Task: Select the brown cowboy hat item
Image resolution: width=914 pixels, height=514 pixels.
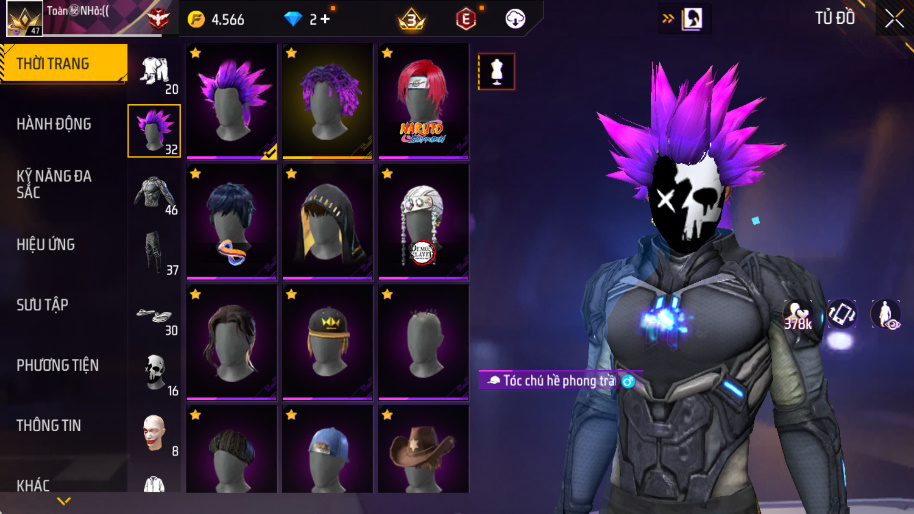Action: click(x=423, y=450)
